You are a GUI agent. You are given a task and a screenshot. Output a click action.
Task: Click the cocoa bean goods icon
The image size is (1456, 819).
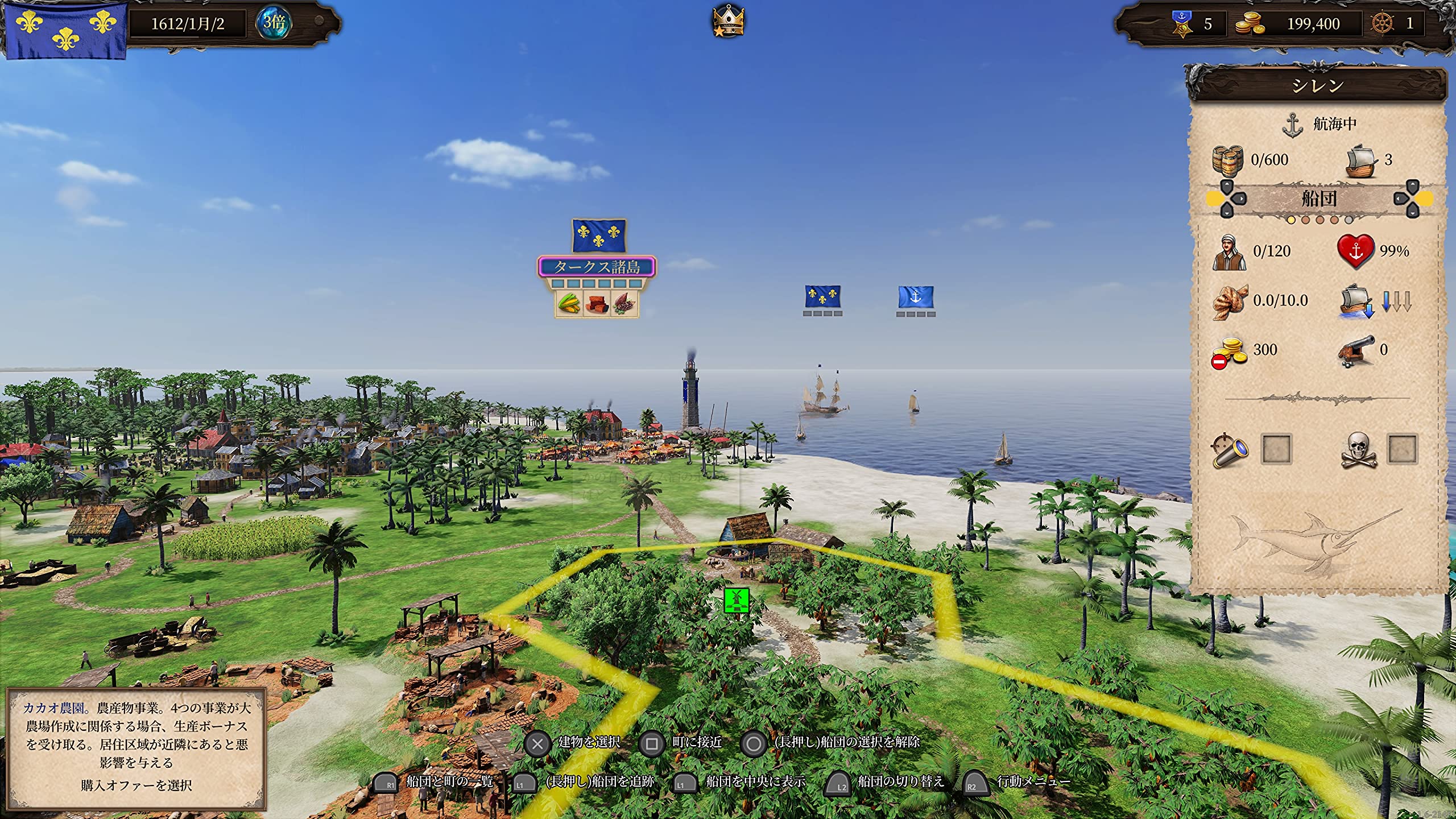click(624, 303)
